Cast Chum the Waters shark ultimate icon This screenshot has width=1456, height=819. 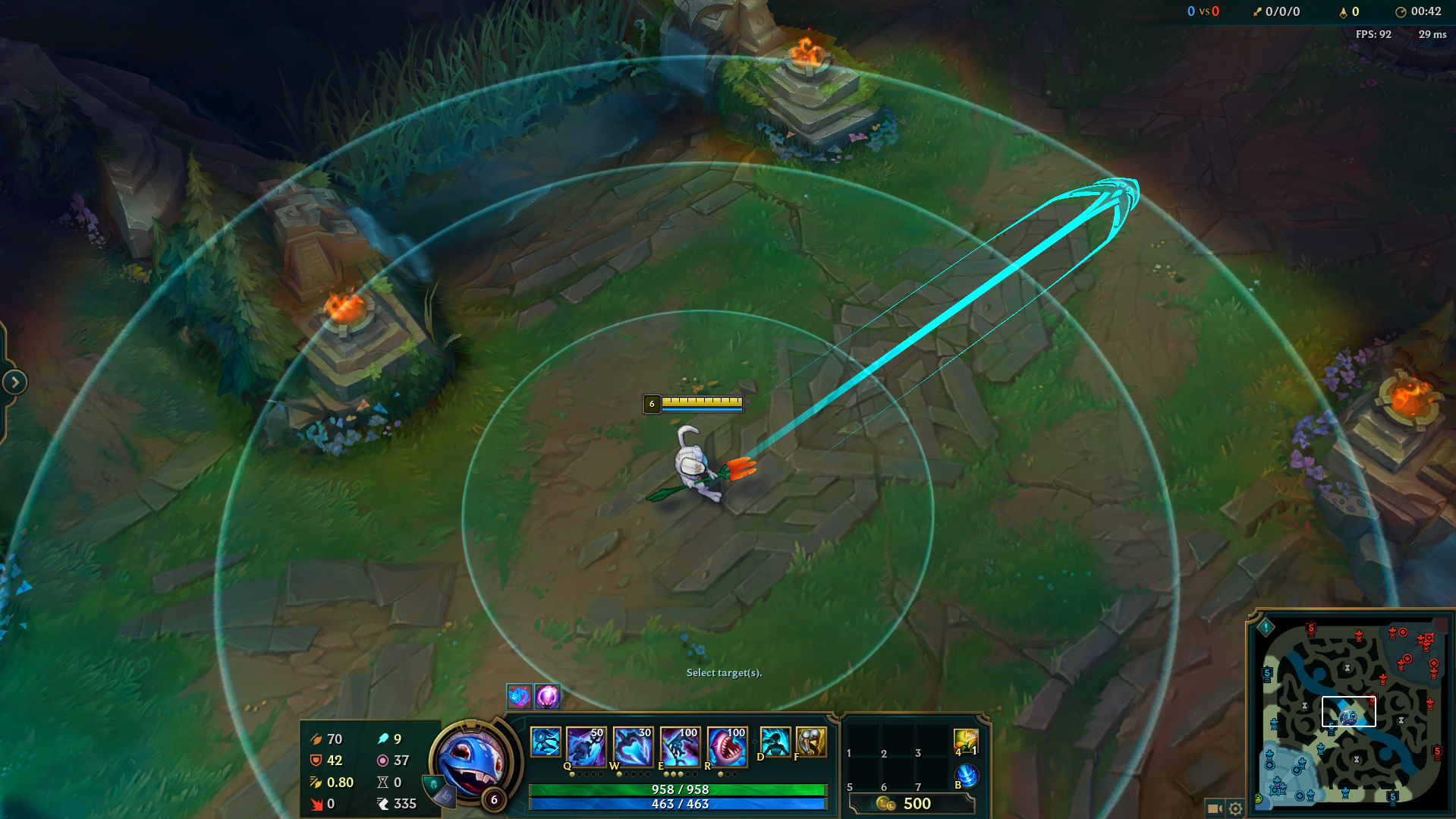[725, 747]
